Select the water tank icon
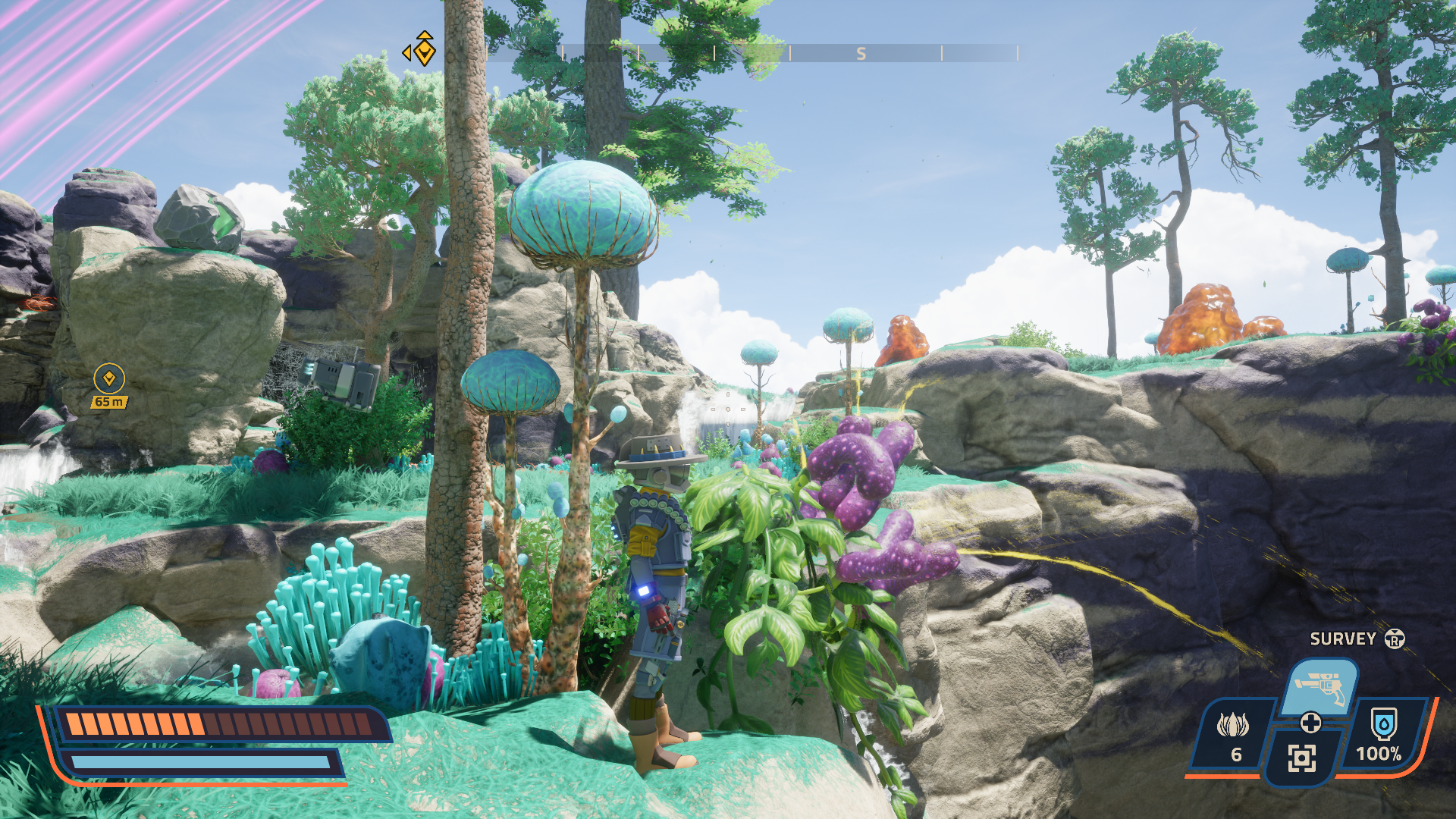The height and width of the screenshot is (819, 1456). (x=1383, y=725)
